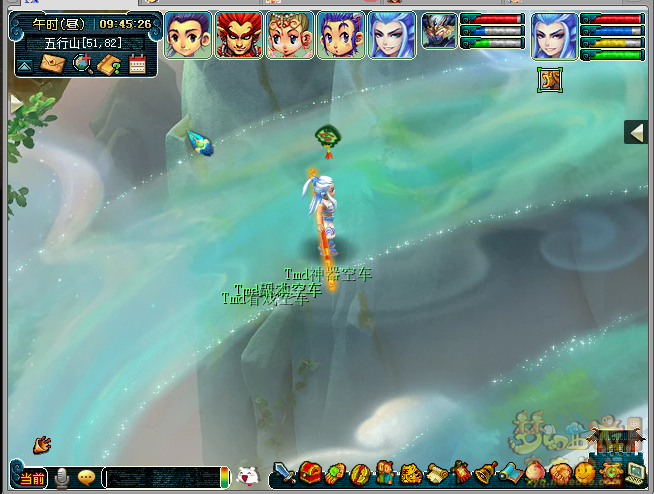Activate the sword attack icon
Viewport: 654px width, 494px height.
point(285,472)
